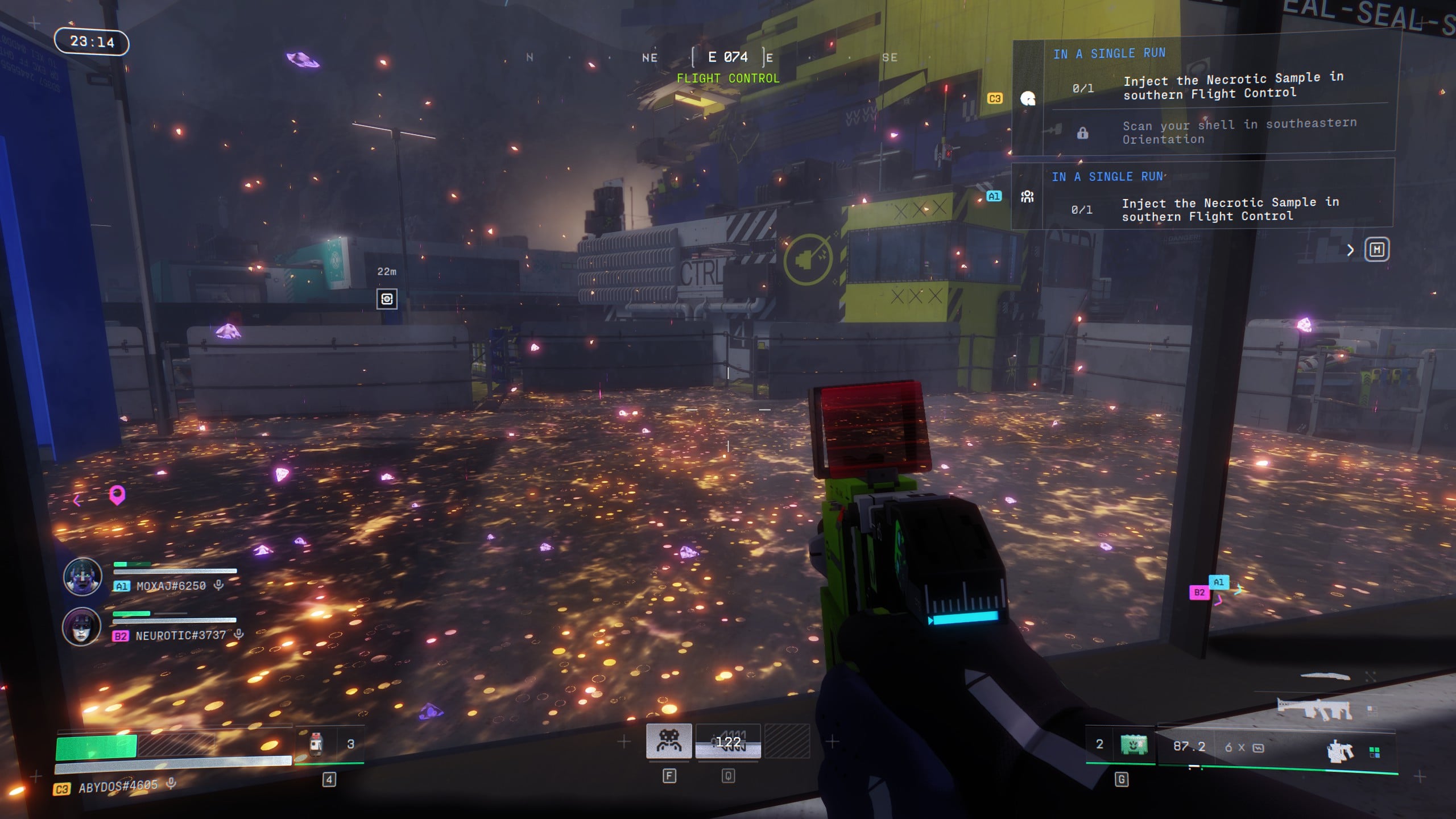Screen dimensions: 1456x819
Task: Select the green chip item slot
Action: pyautogui.click(x=1133, y=744)
